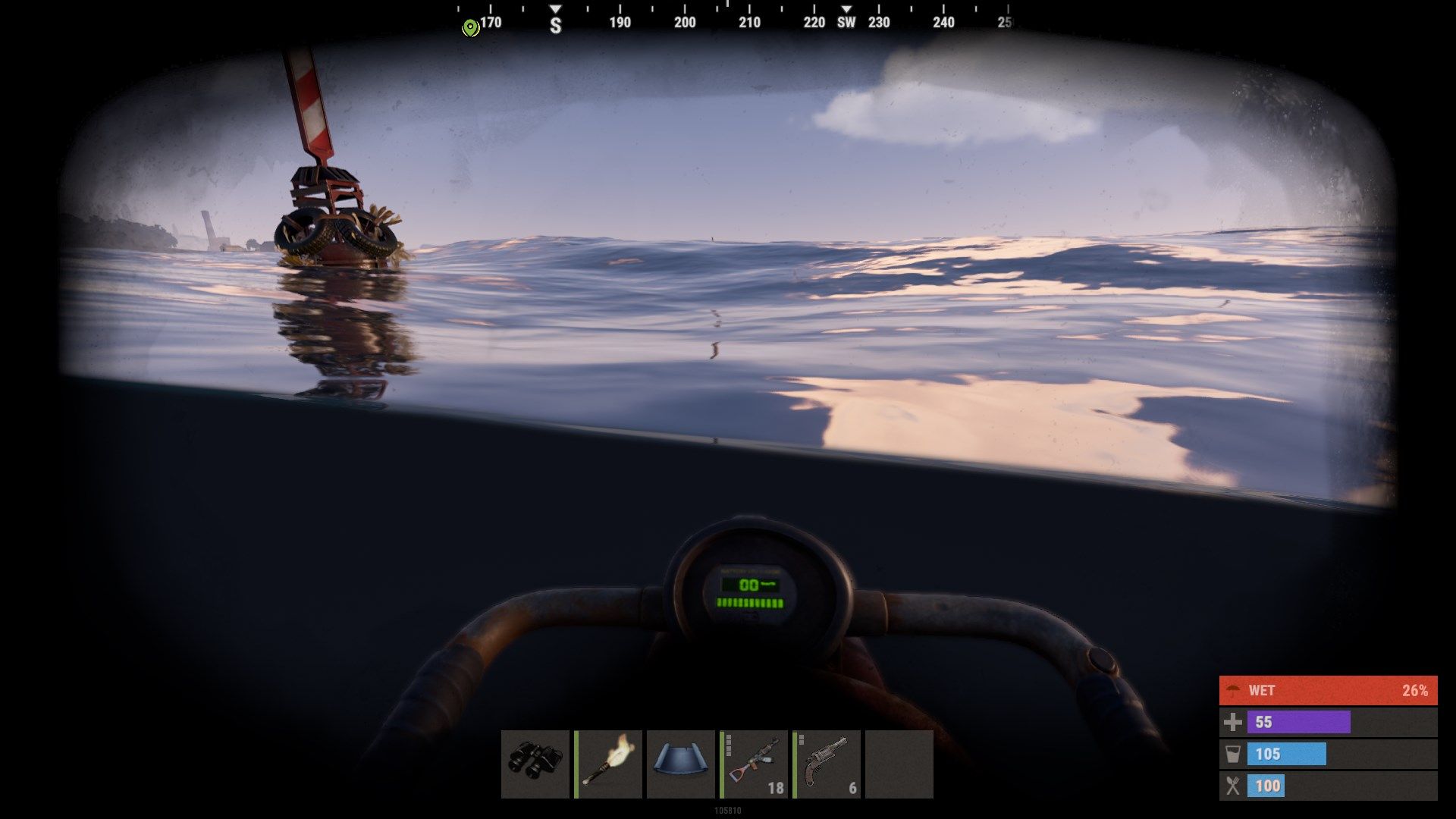Equip the revolver hotbar slot
The image size is (1456, 819).
[x=827, y=764]
